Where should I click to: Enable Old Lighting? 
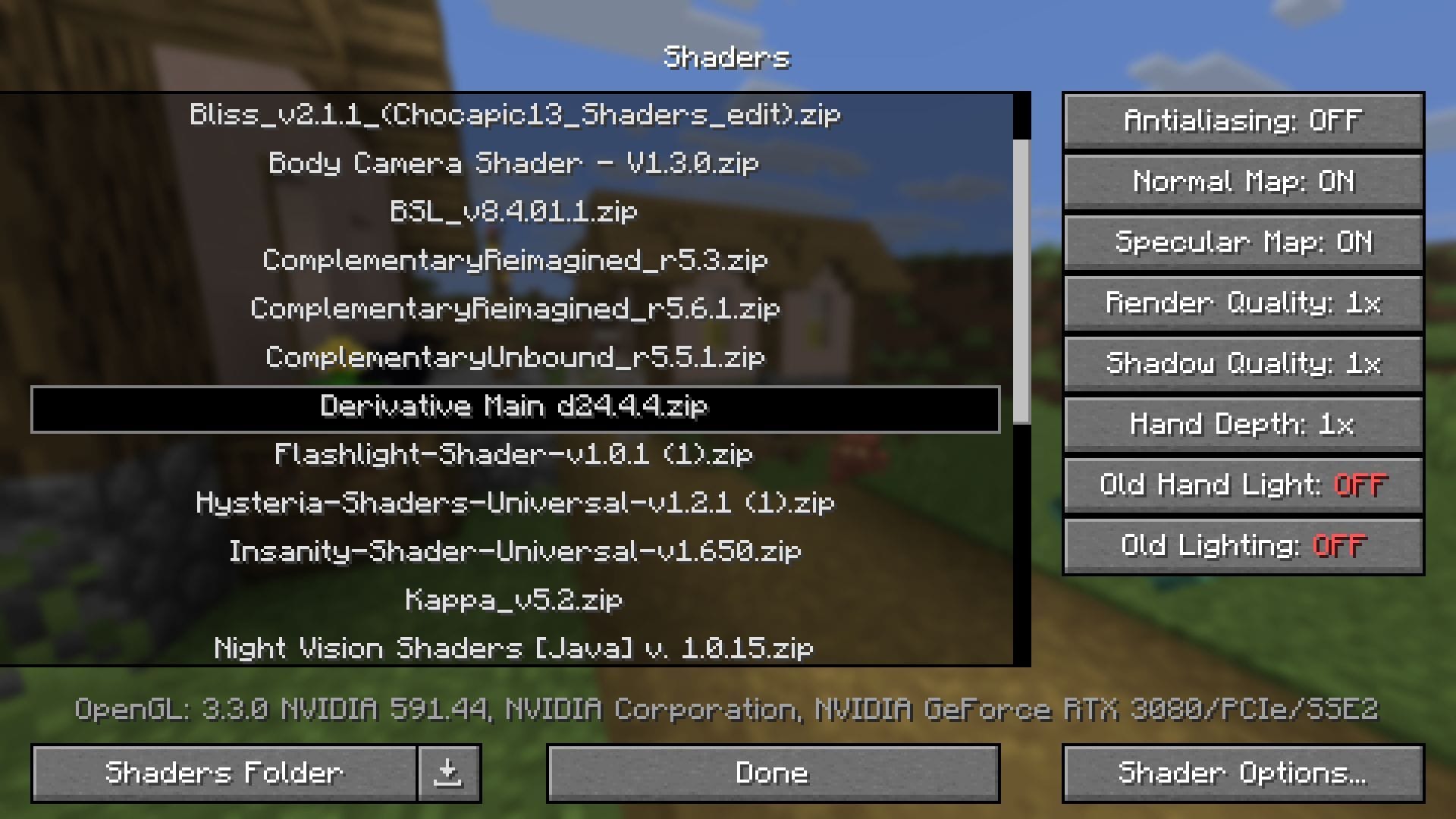[1243, 545]
